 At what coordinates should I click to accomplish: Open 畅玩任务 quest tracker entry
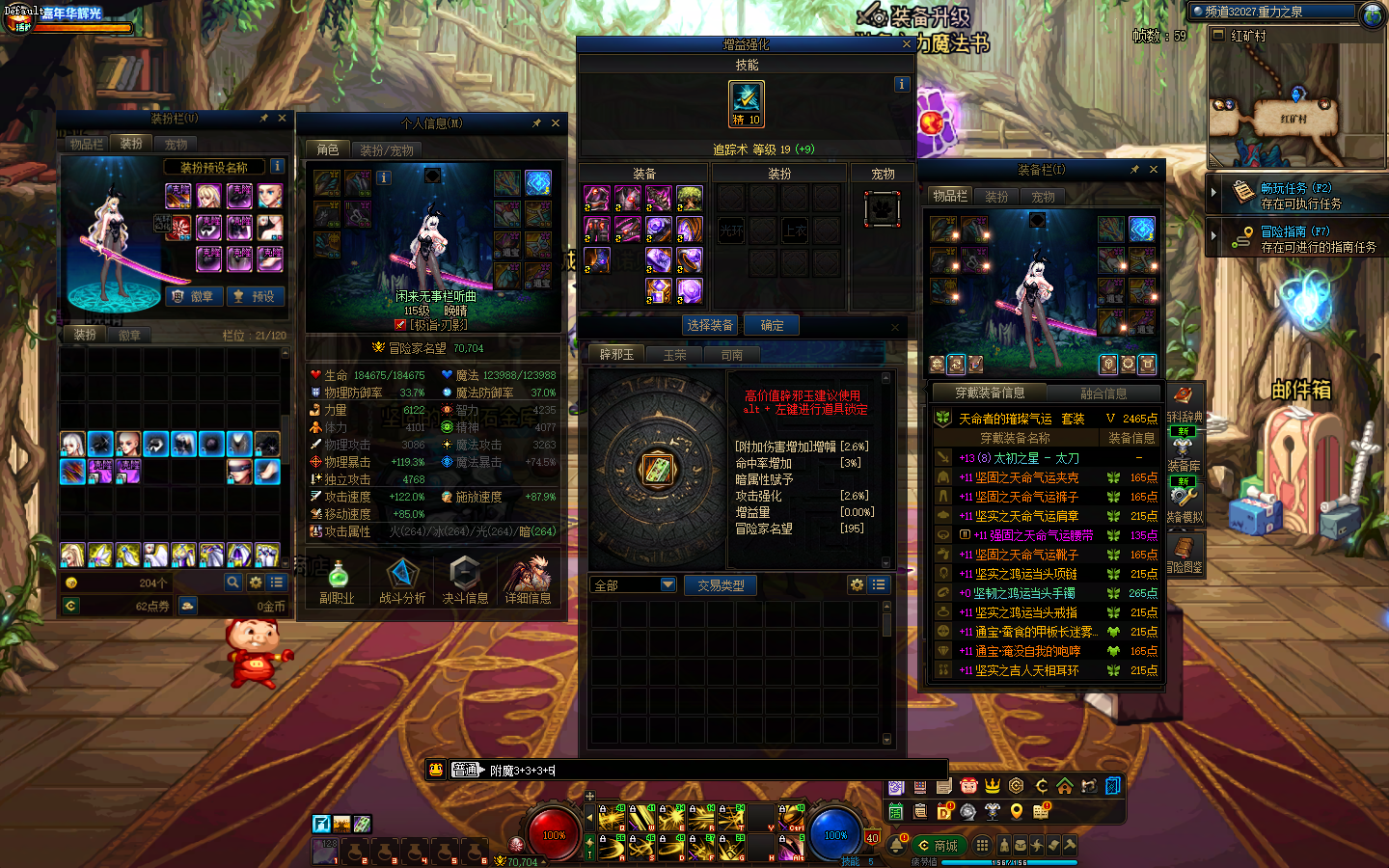coord(1296,195)
